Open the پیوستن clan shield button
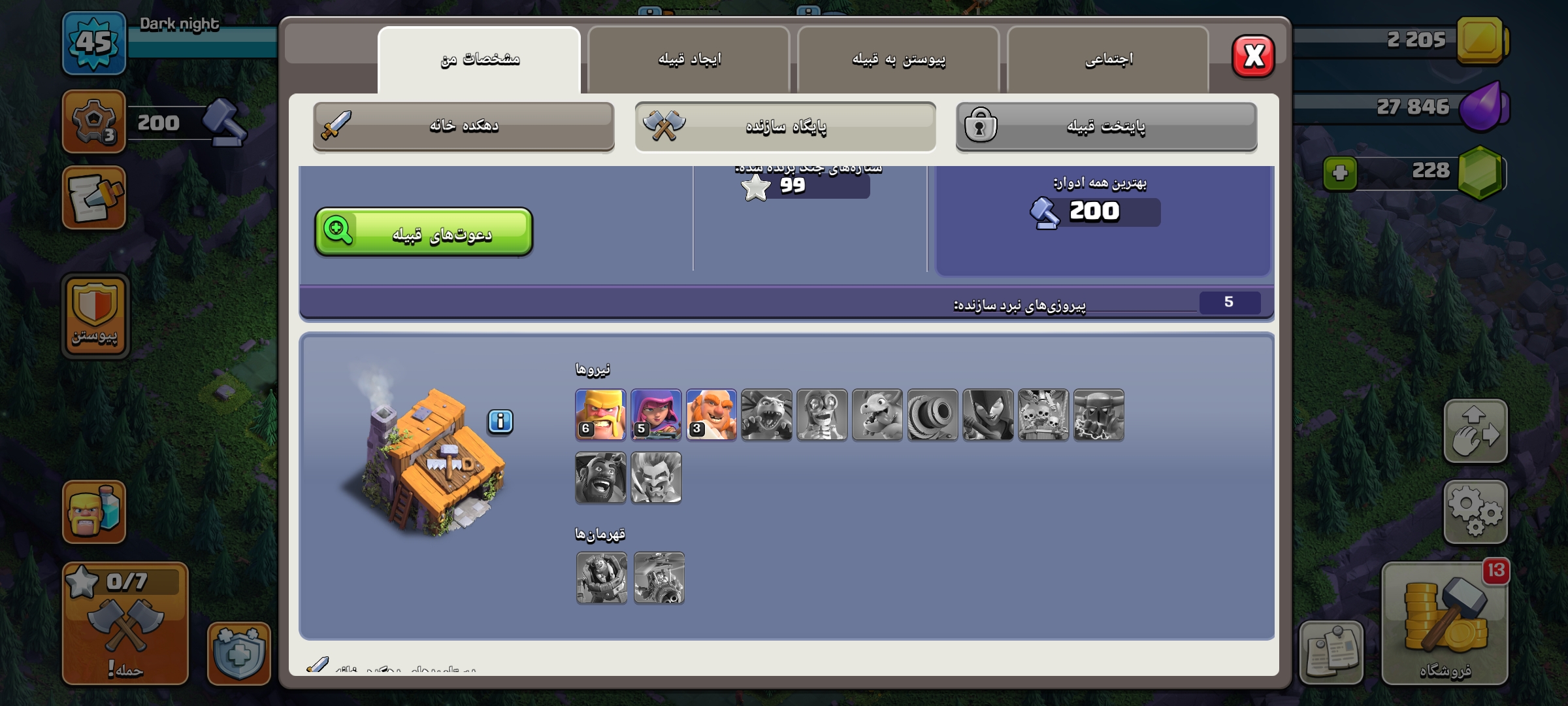Image resolution: width=1568 pixels, height=706 pixels. (x=95, y=316)
